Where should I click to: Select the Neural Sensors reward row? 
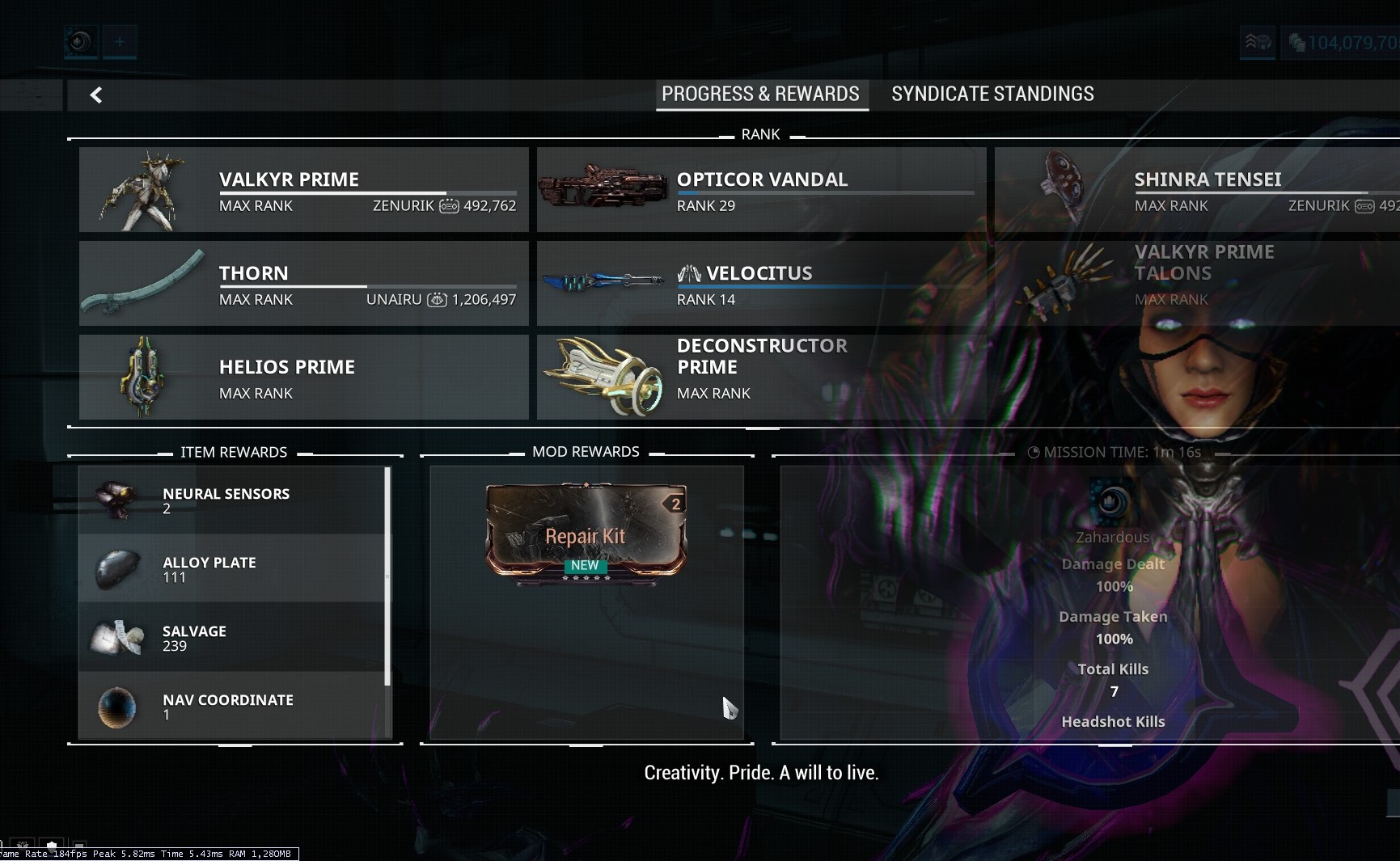[231, 500]
